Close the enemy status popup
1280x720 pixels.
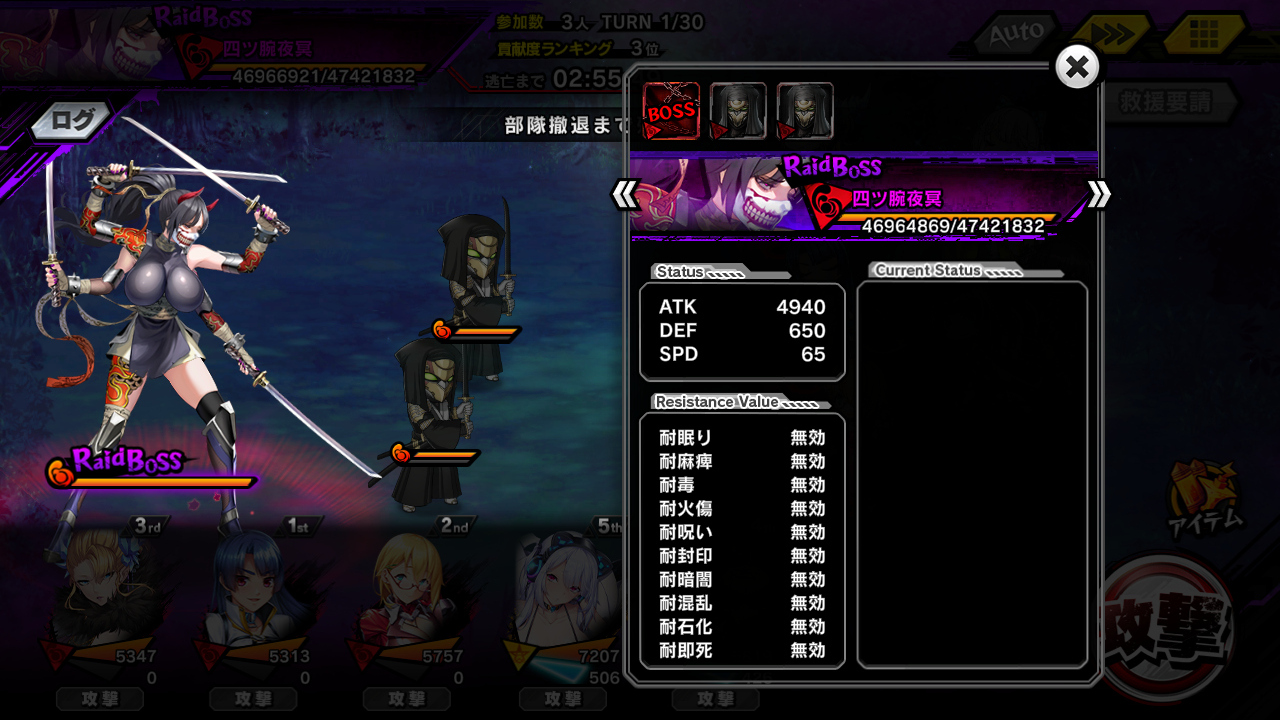coord(1077,68)
